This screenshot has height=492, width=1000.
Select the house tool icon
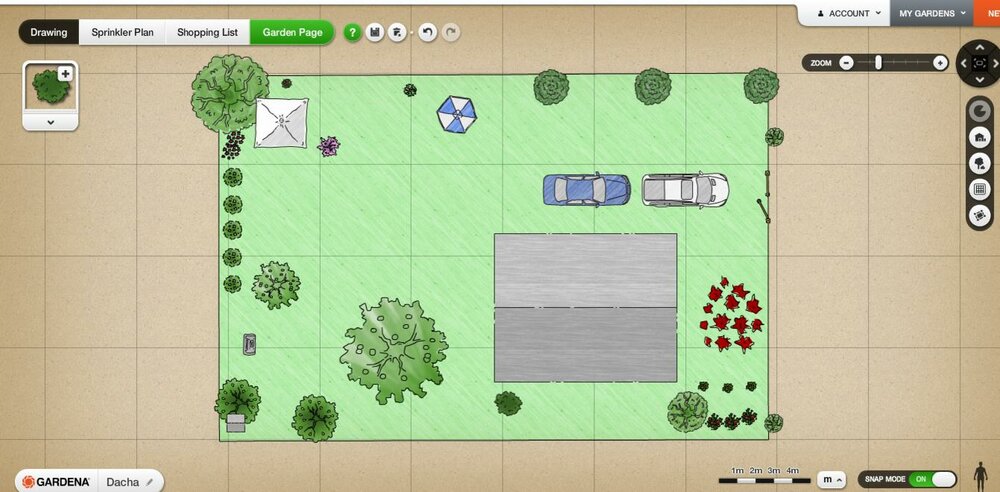tap(980, 137)
